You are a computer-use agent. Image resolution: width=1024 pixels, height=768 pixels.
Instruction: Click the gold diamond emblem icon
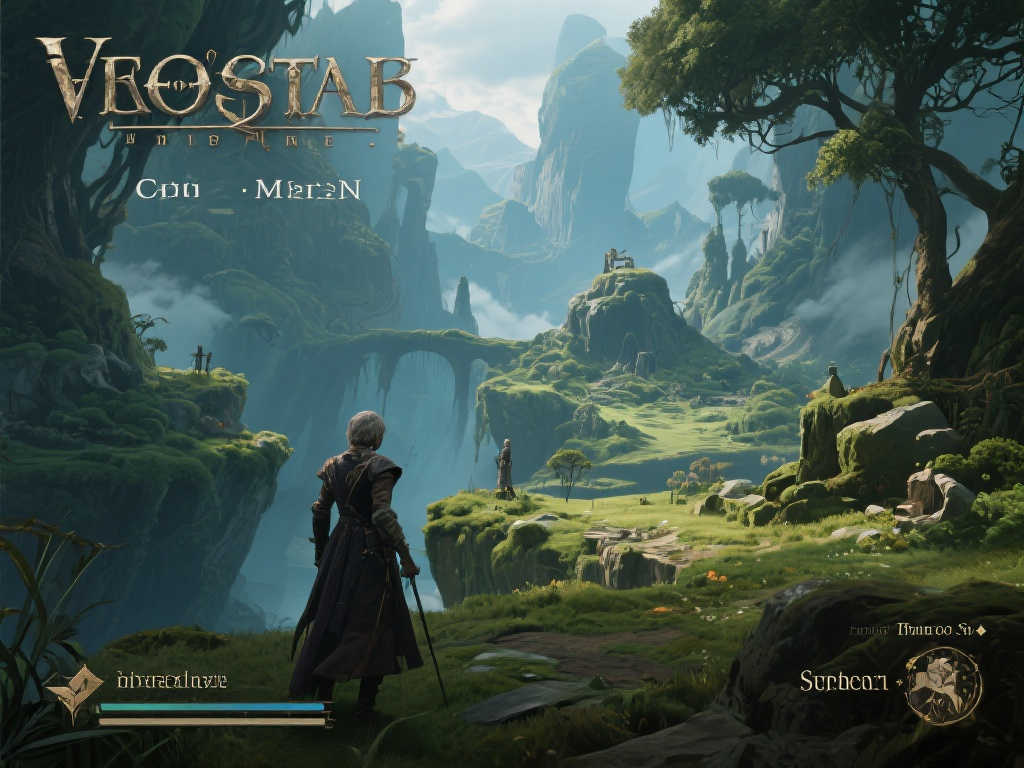point(74,691)
